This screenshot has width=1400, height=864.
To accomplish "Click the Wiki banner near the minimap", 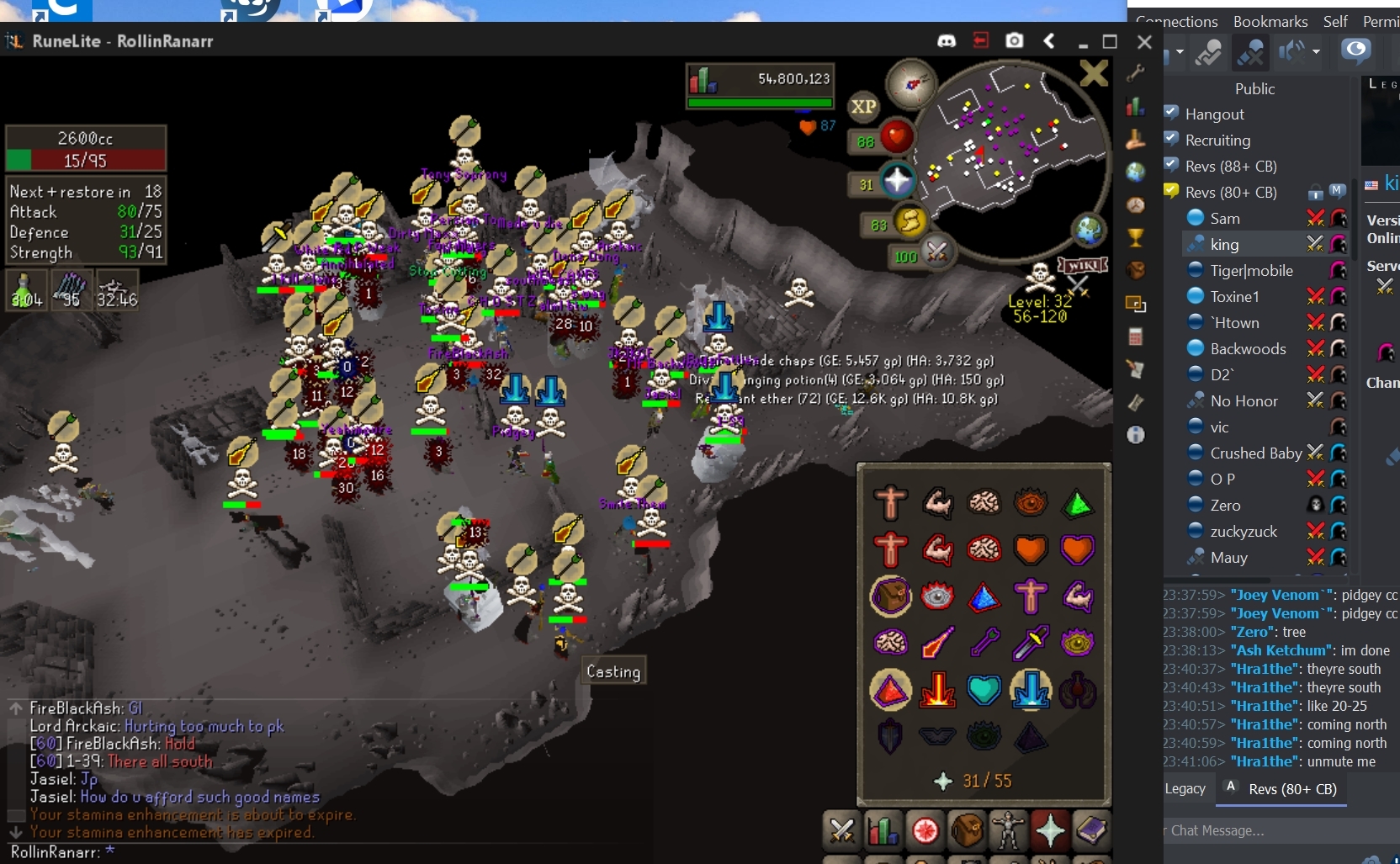I will pos(1083,265).
